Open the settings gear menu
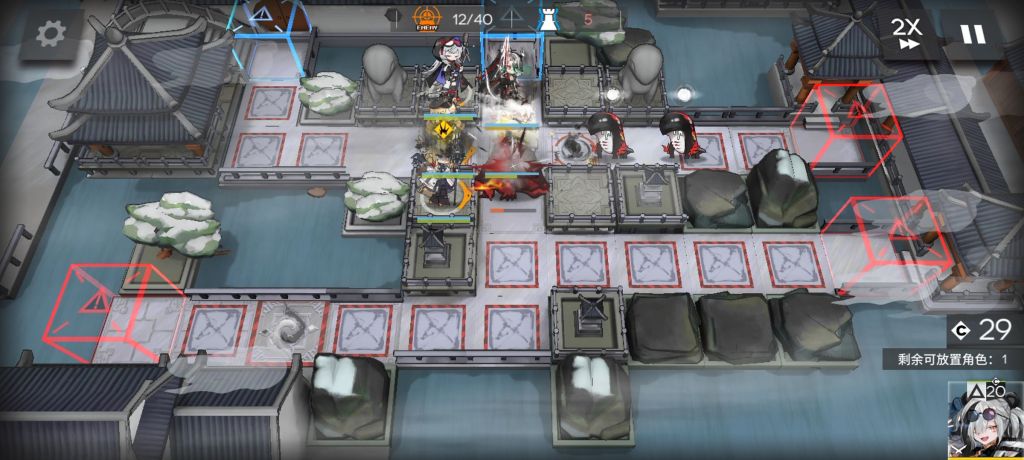Viewport: 1024px width, 460px height. tap(46, 34)
